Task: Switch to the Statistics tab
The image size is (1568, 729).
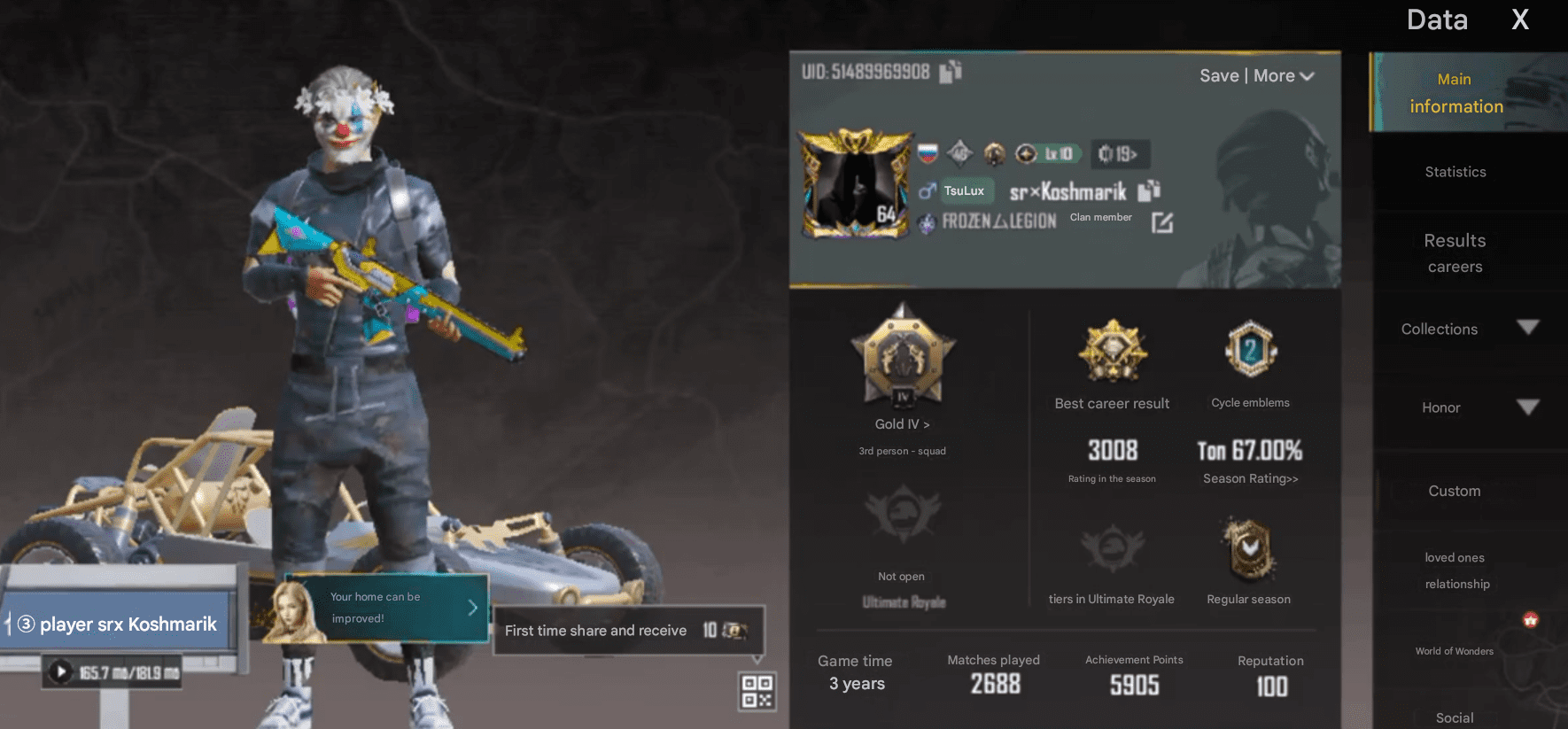Action: [1455, 172]
